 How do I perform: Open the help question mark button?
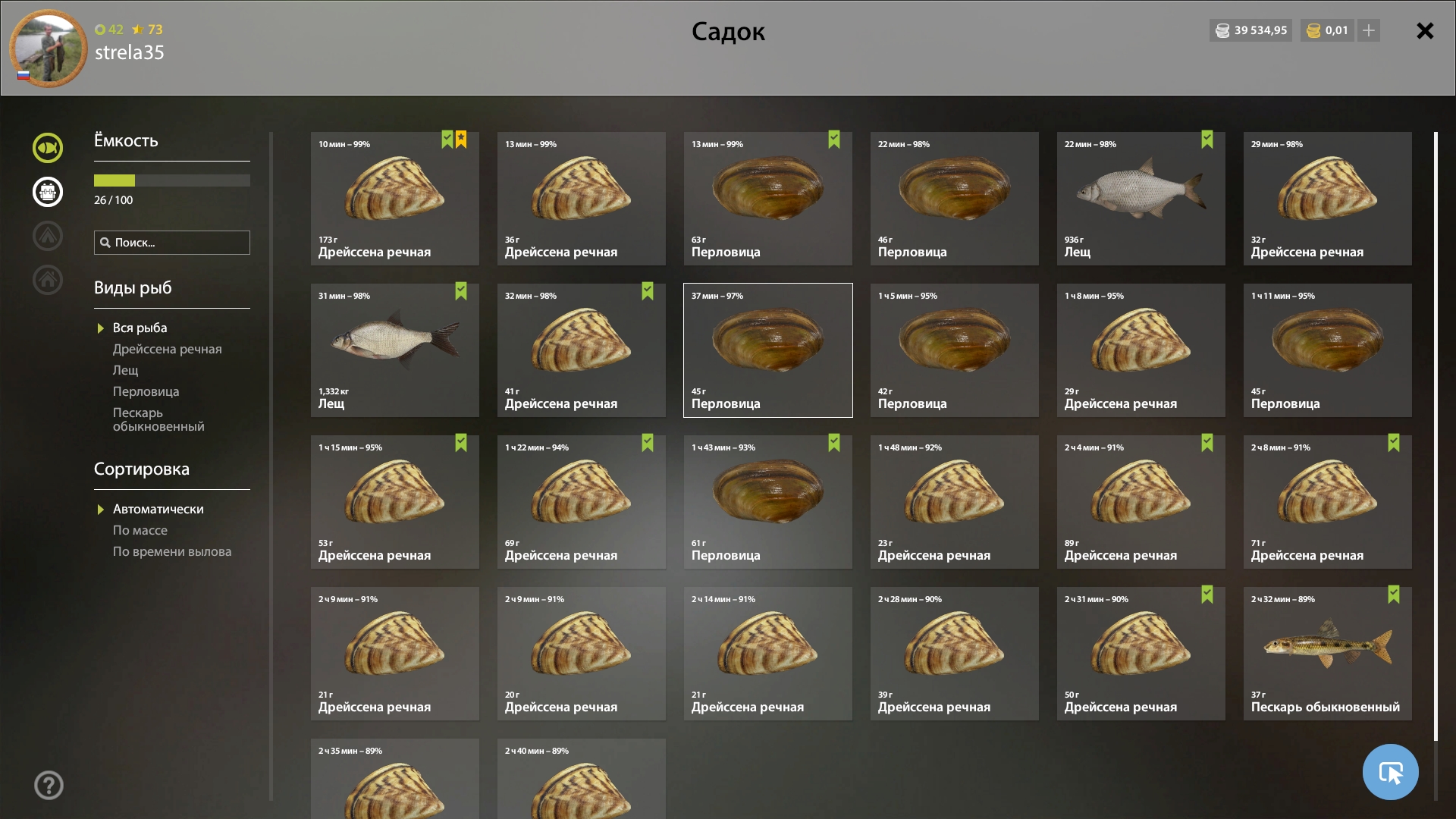(49, 785)
